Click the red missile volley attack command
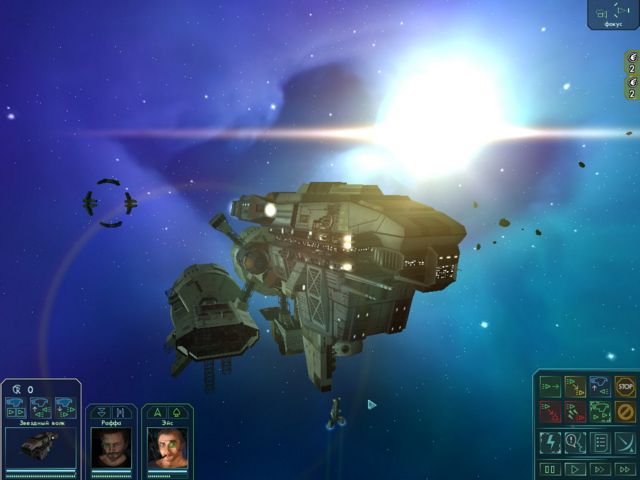This screenshot has width=640, height=480. point(575,411)
